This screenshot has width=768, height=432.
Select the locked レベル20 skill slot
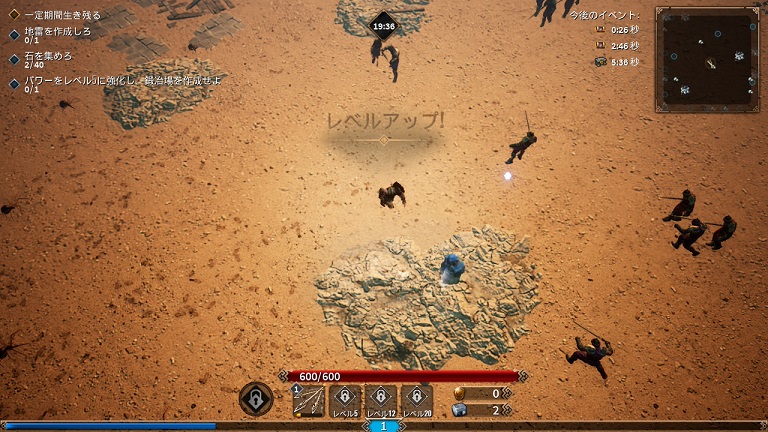tap(416, 400)
